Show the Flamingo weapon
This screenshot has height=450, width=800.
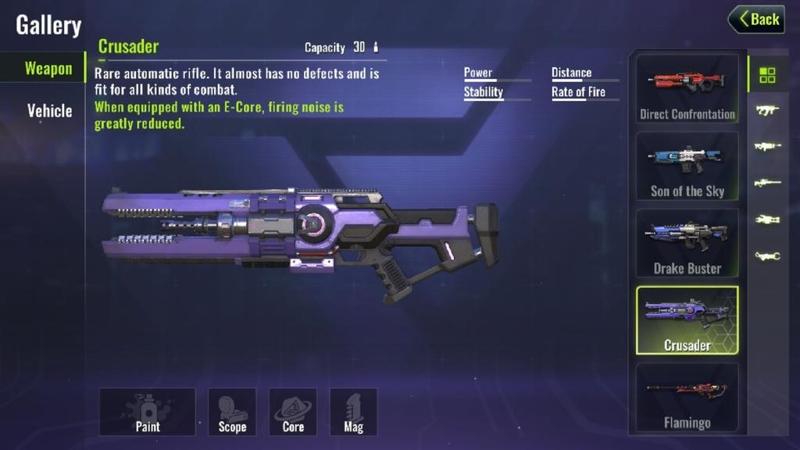coord(687,398)
